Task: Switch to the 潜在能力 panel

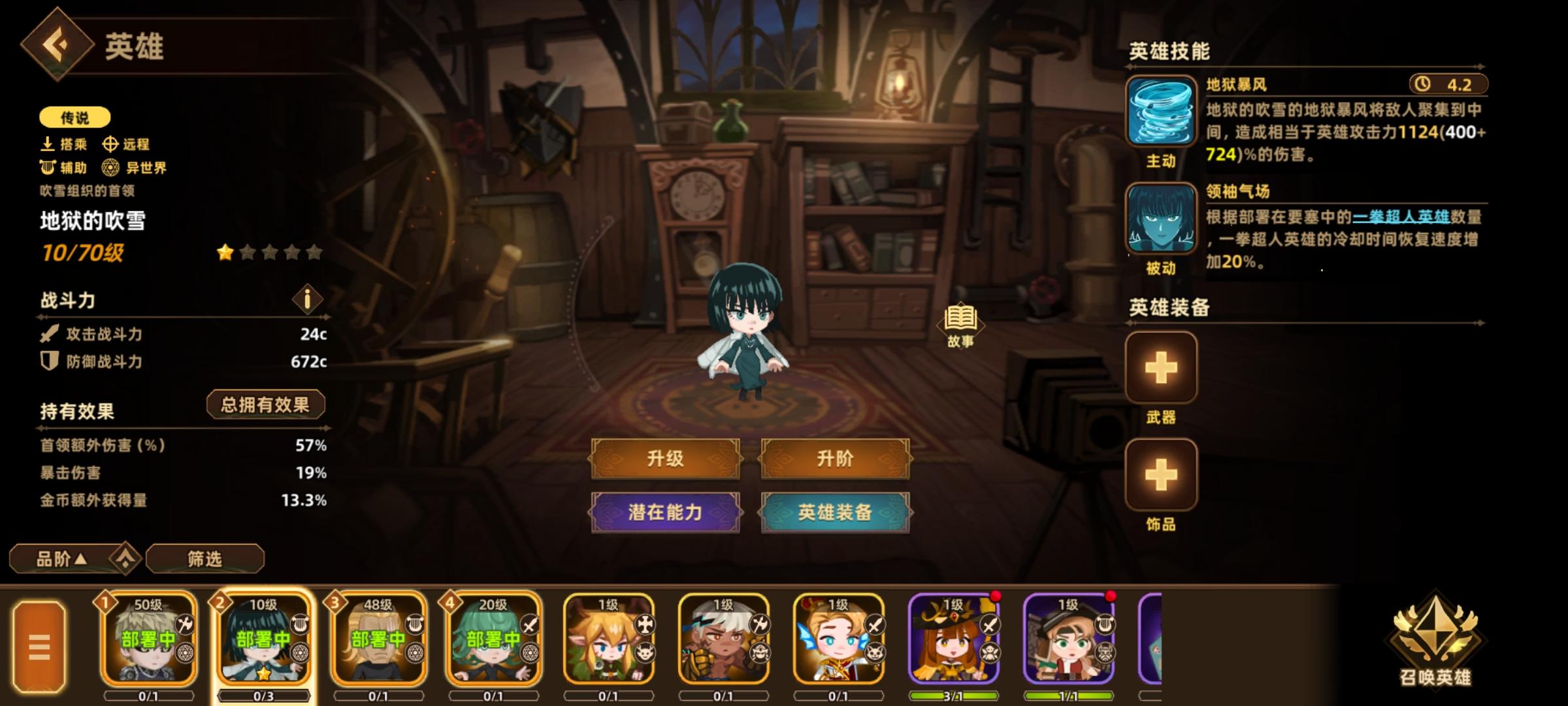Action: [x=665, y=513]
